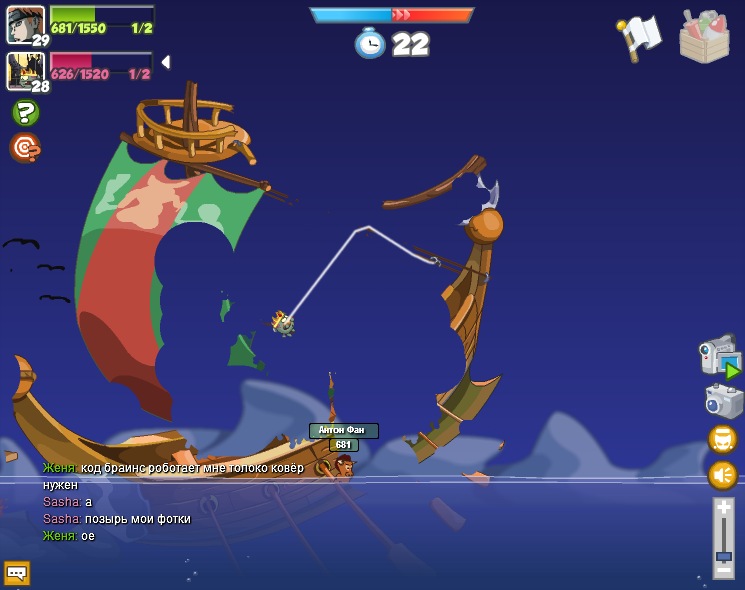Image resolution: width=745 pixels, height=590 pixels.
Task: Open the green question mark help button
Action: 25,113
